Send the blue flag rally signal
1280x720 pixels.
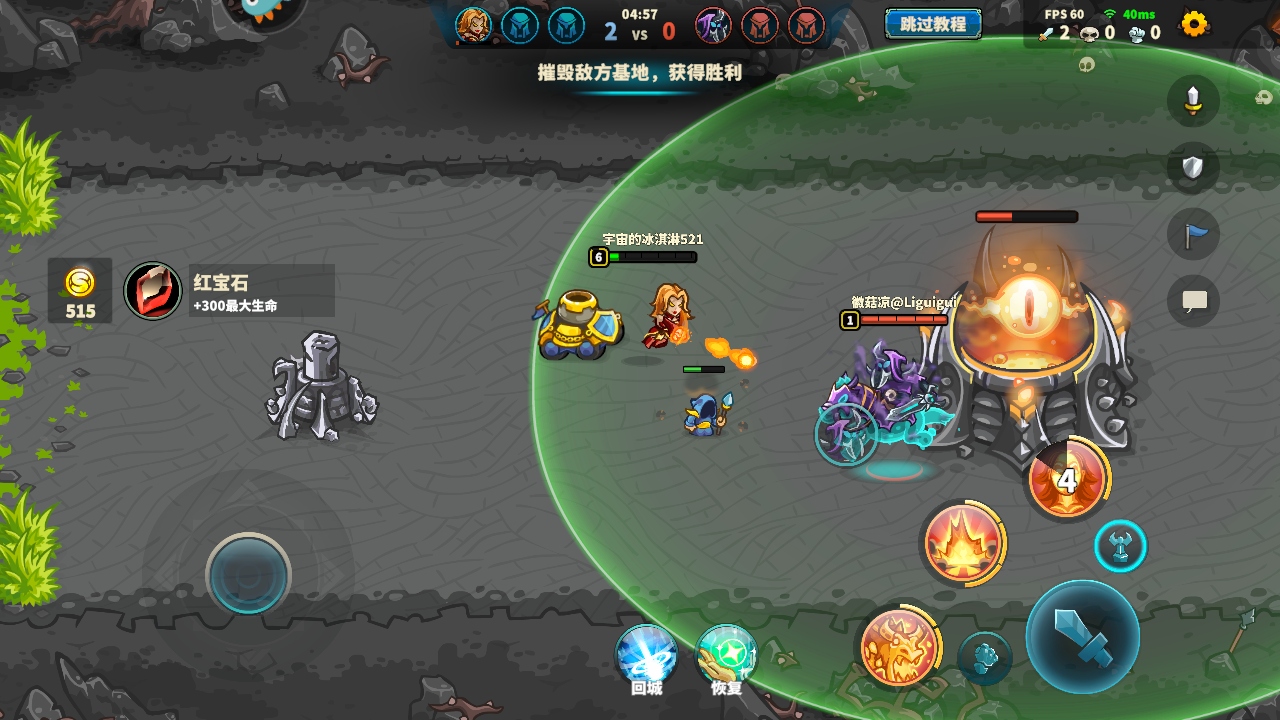click(1193, 234)
